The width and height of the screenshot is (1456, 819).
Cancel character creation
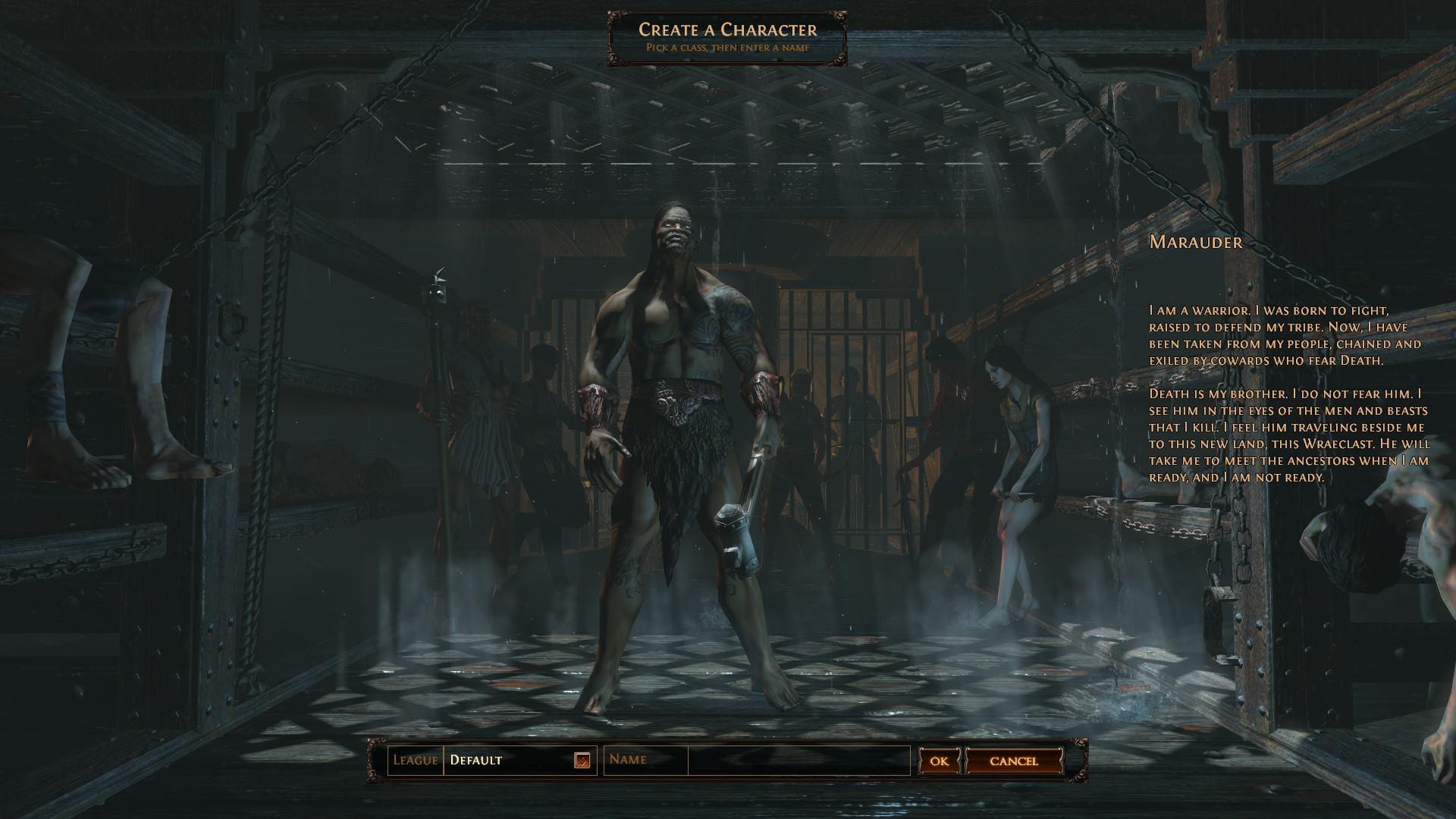pyautogui.click(x=1013, y=761)
